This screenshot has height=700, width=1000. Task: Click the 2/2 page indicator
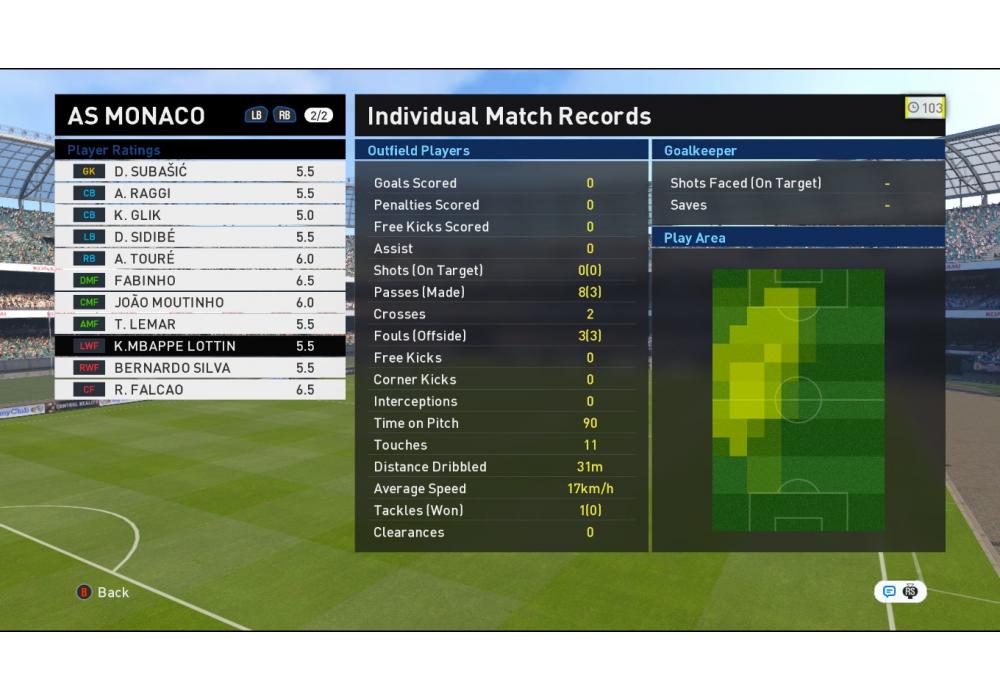(x=318, y=115)
